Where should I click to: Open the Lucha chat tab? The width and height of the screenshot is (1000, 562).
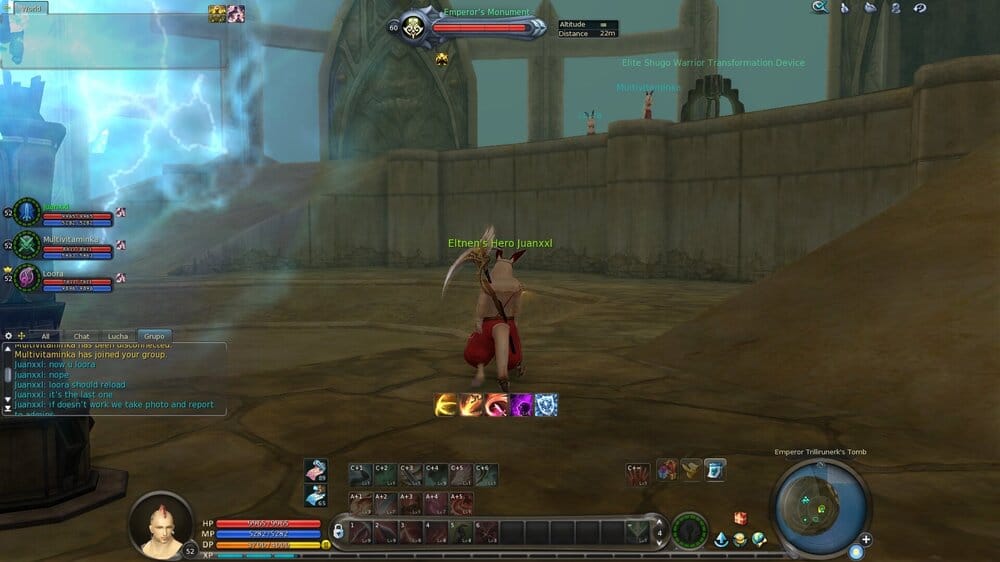[118, 337]
